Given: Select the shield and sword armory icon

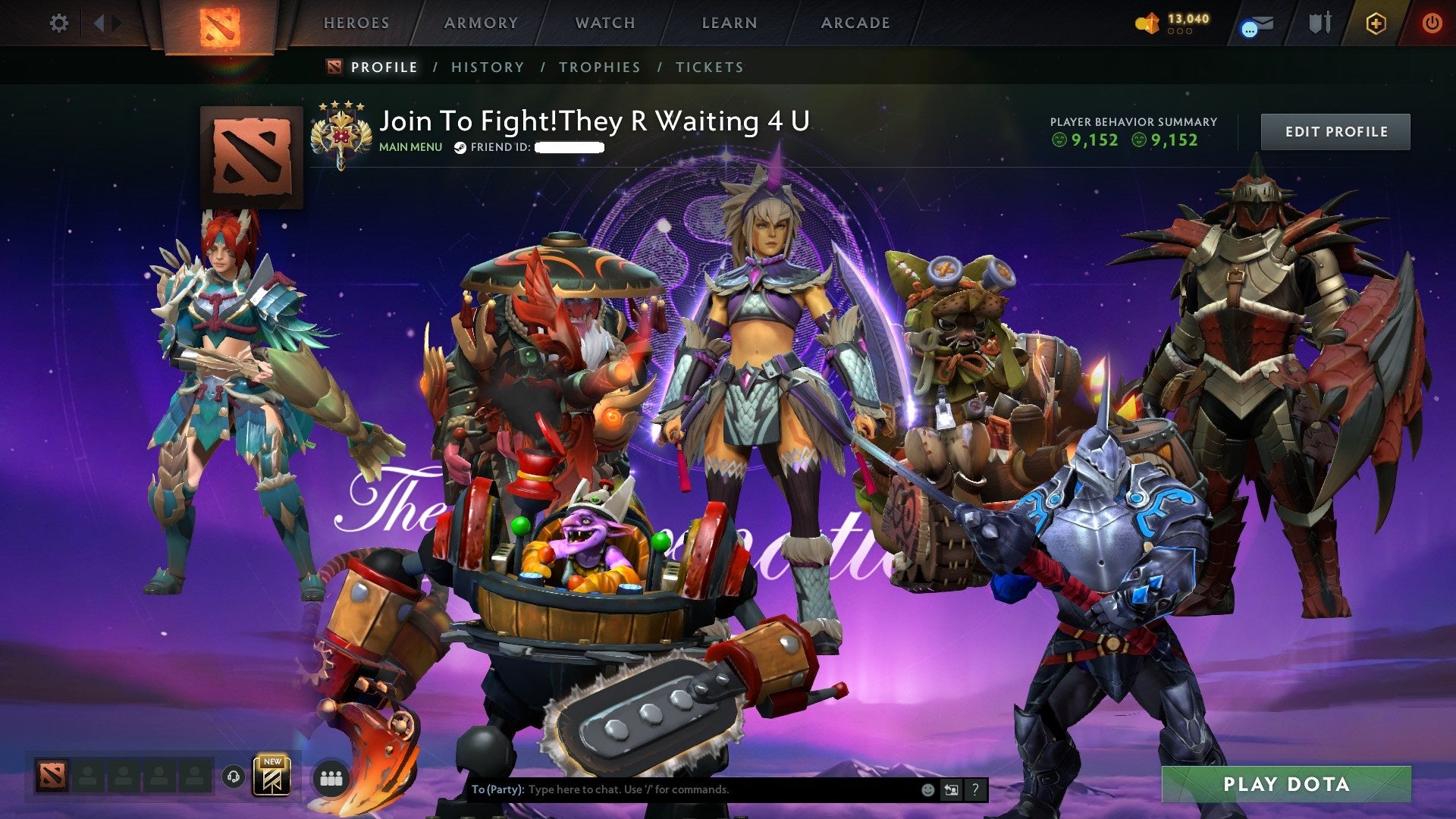Looking at the screenshot, I should pyautogui.click(x=1319, y=23).
